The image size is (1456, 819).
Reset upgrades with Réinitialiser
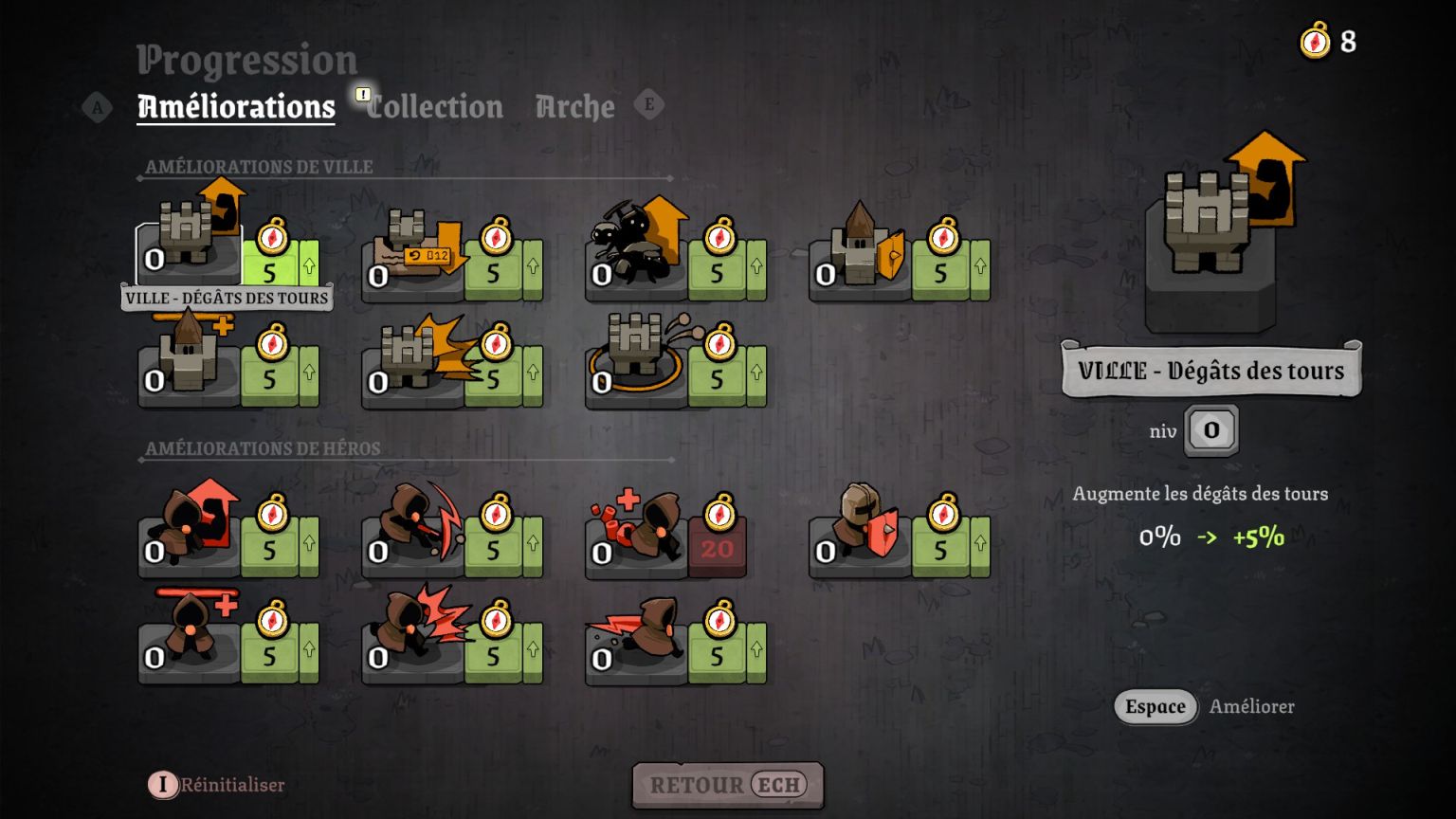(218, 785)
